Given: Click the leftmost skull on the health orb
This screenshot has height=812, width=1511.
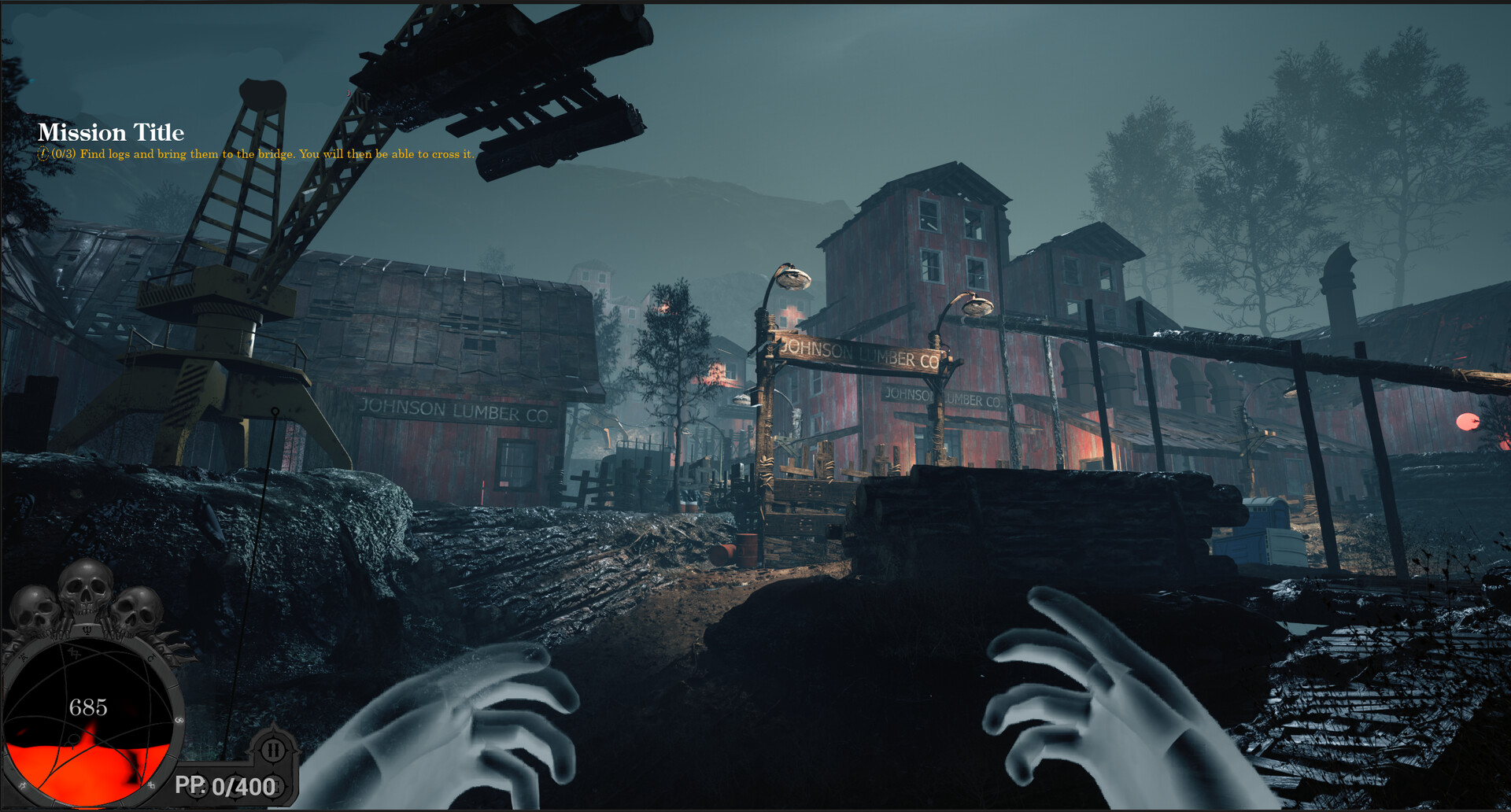Looking at the screenshot, I should (35, 607).
